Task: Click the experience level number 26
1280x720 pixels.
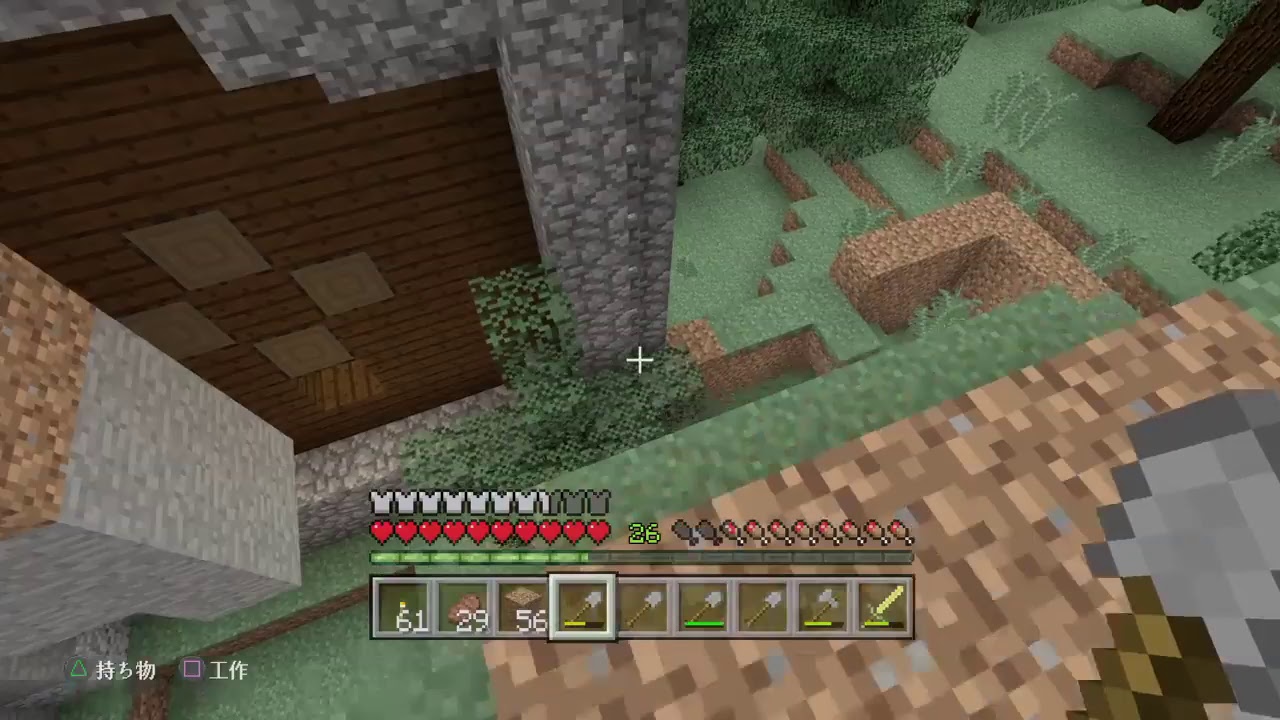Action: (x=643, y=533)
